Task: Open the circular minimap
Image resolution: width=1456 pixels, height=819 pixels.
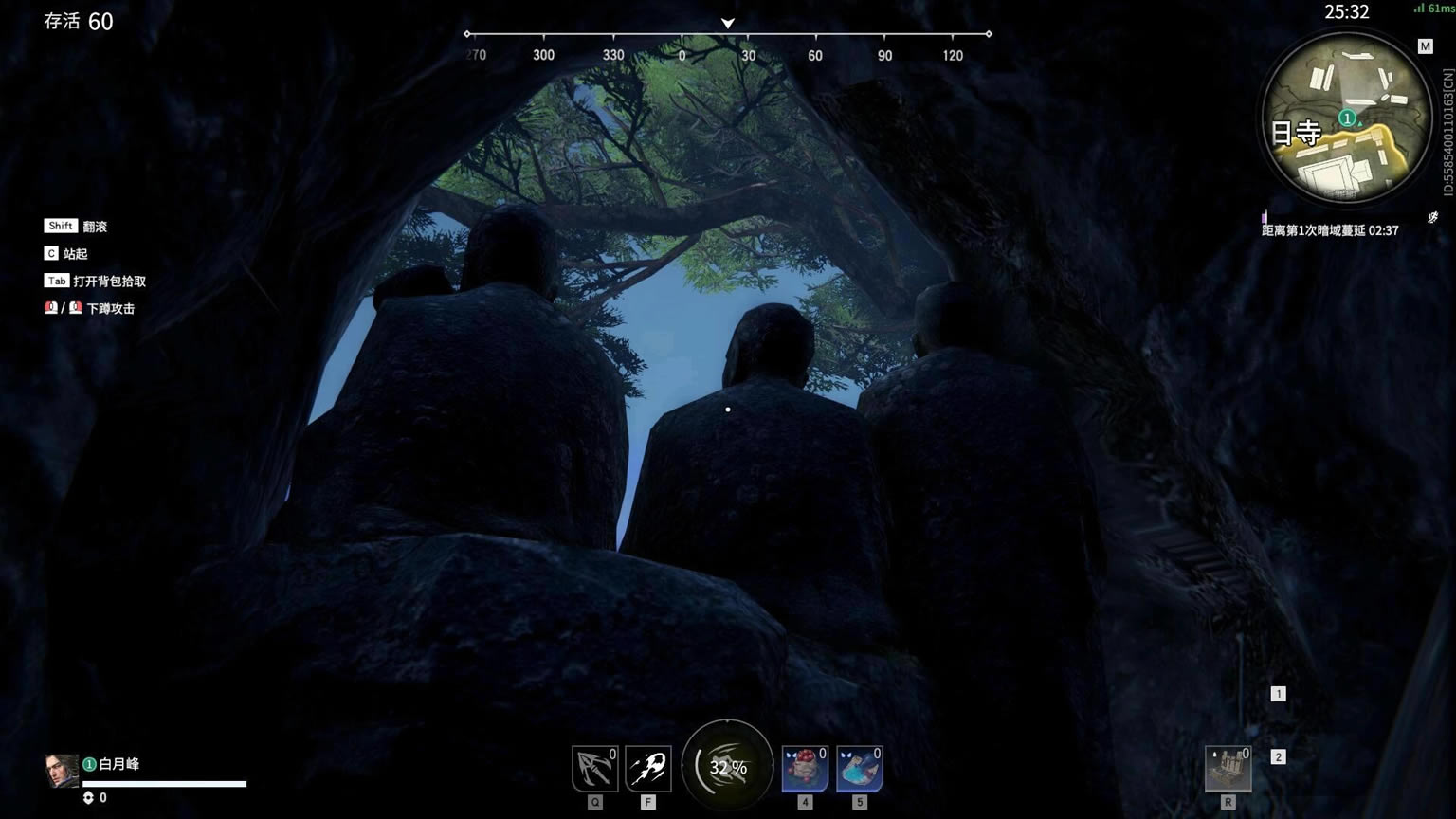Action: 1346,118
